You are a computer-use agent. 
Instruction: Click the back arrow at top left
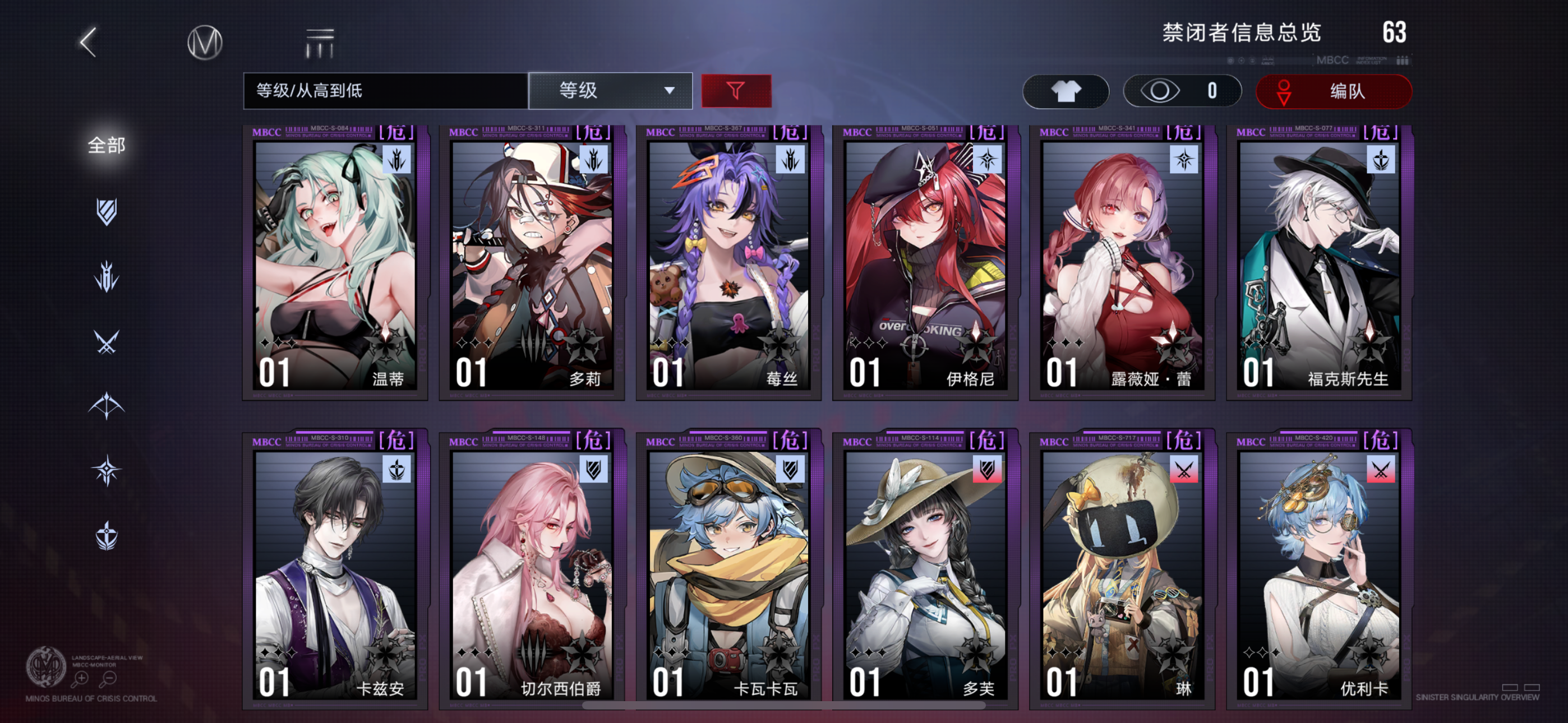point(87,44)
